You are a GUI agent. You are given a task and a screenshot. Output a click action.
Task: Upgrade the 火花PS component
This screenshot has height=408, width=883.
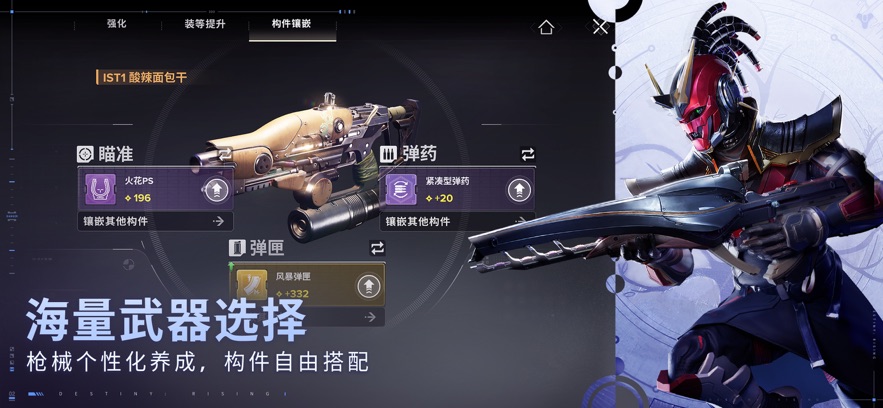click(x=216, y=190)
